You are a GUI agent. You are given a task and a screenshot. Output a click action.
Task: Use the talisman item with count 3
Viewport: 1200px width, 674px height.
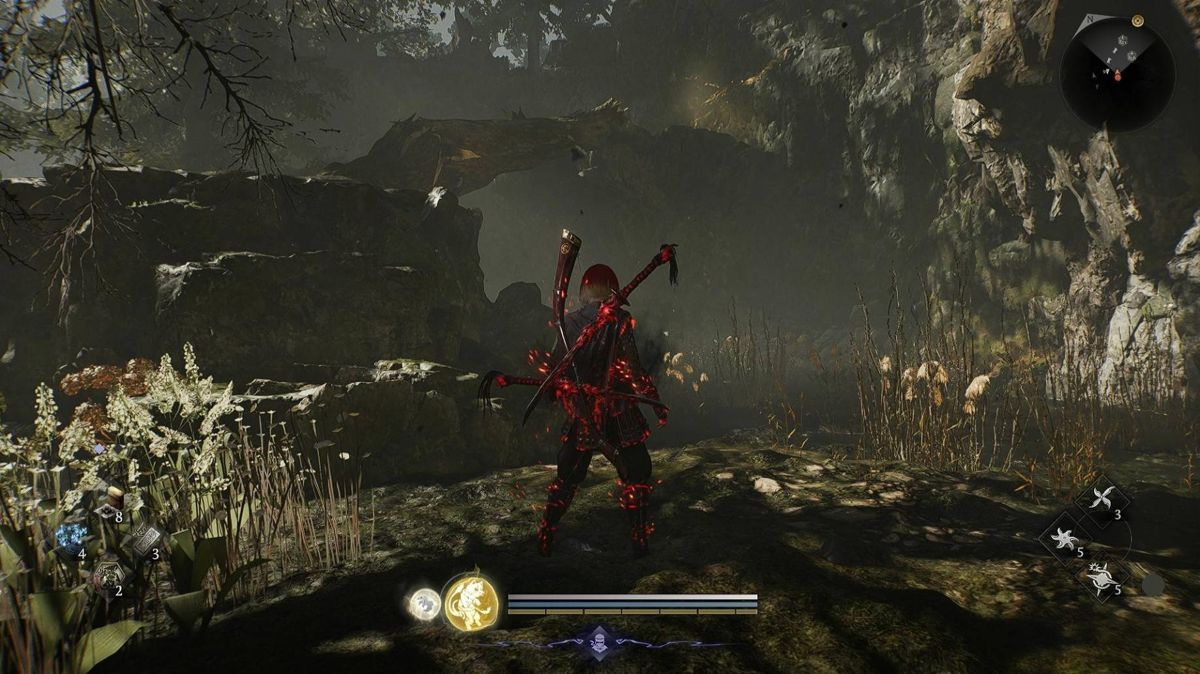pos(145,540)
